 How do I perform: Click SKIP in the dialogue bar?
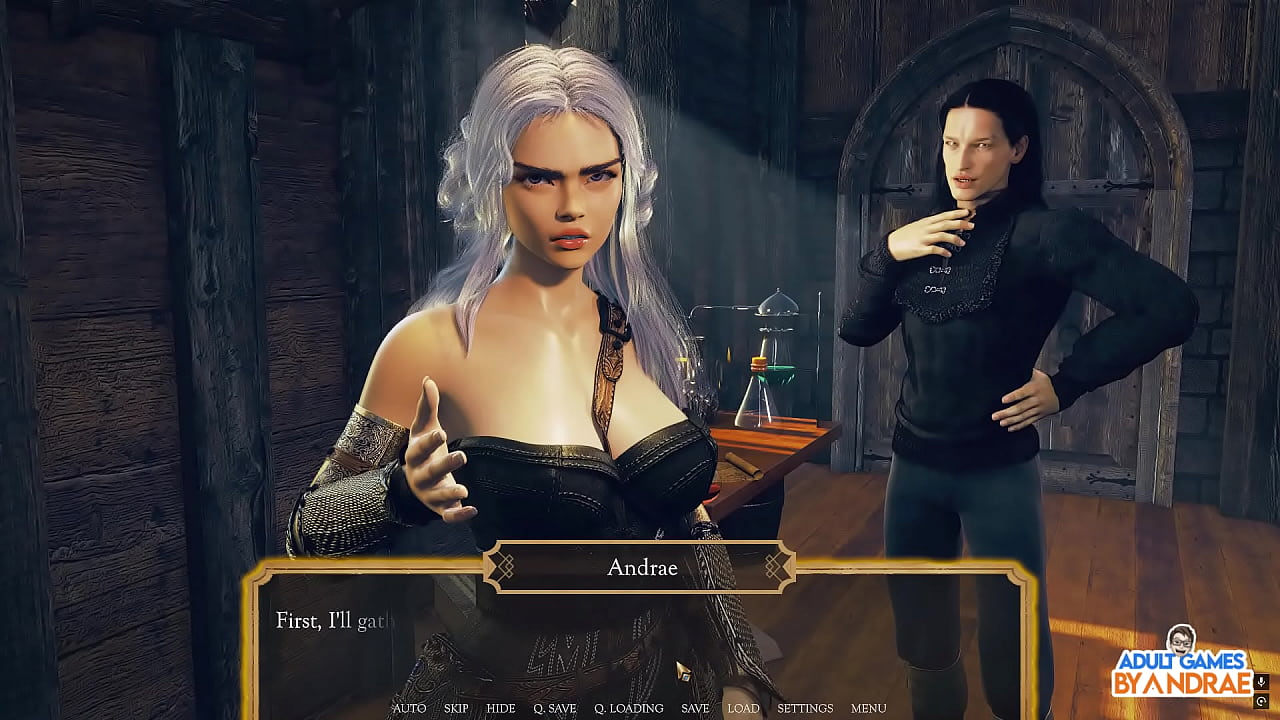pos(456,708)
